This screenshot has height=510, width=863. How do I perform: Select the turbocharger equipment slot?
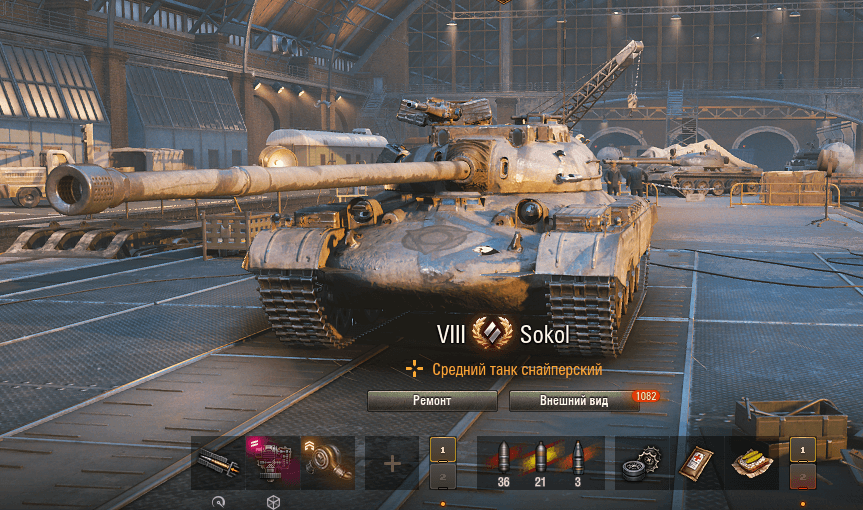pyautogui.click(x=328, y=462)
